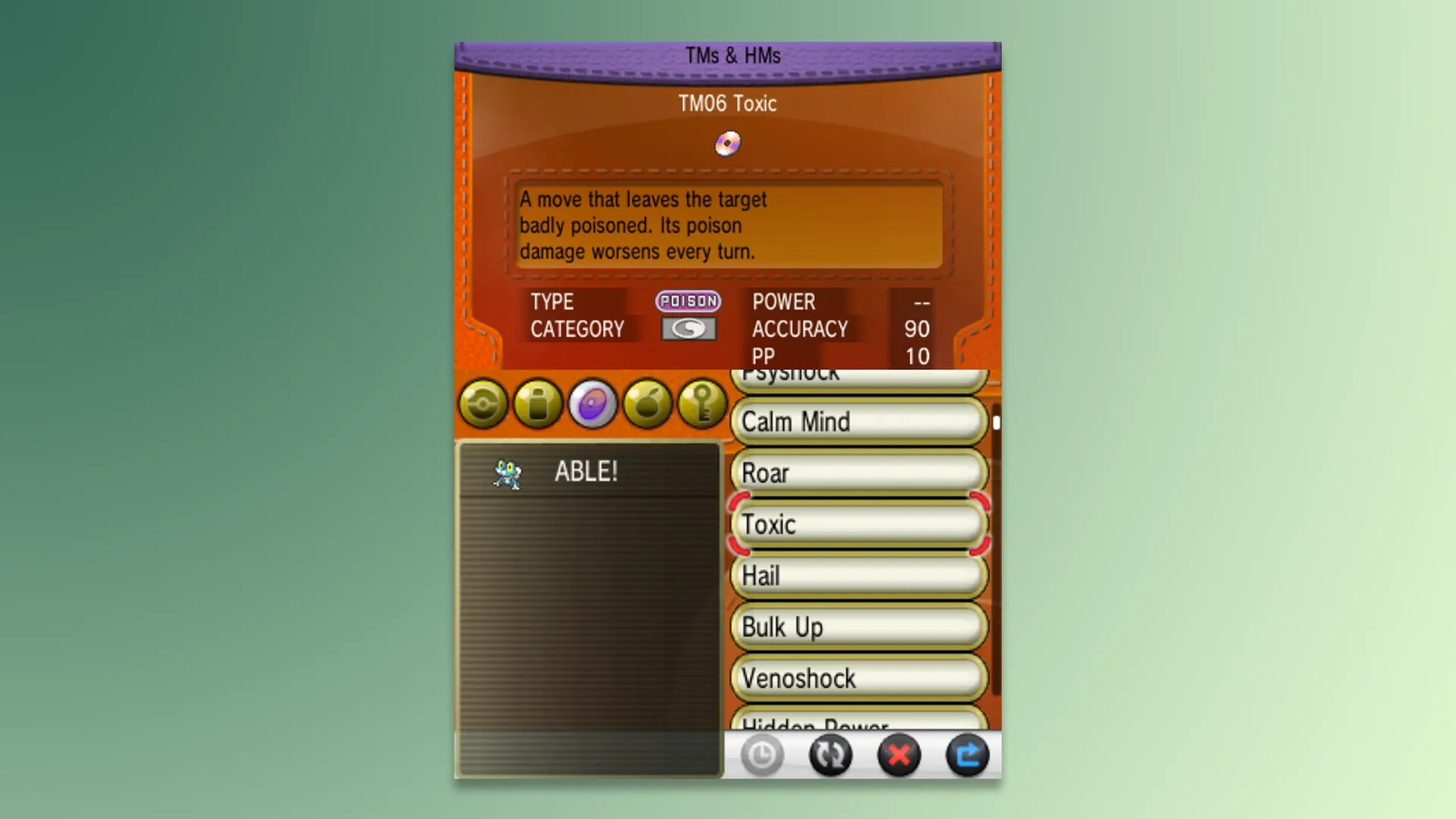The height and width of the screenshot is (819, 1456).
Task: Click the Status category icon next to CATEGORY
Action: point(689,329)
